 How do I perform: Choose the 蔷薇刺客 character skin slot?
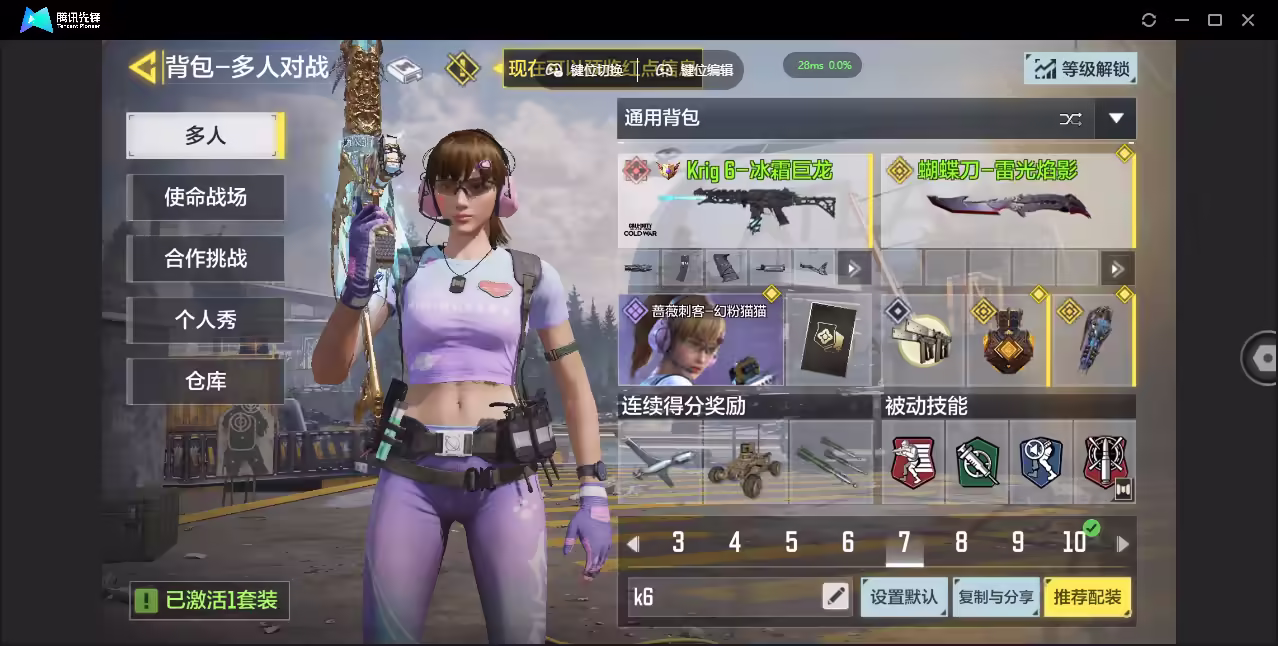pyautogui.click(x=700, y=340)
